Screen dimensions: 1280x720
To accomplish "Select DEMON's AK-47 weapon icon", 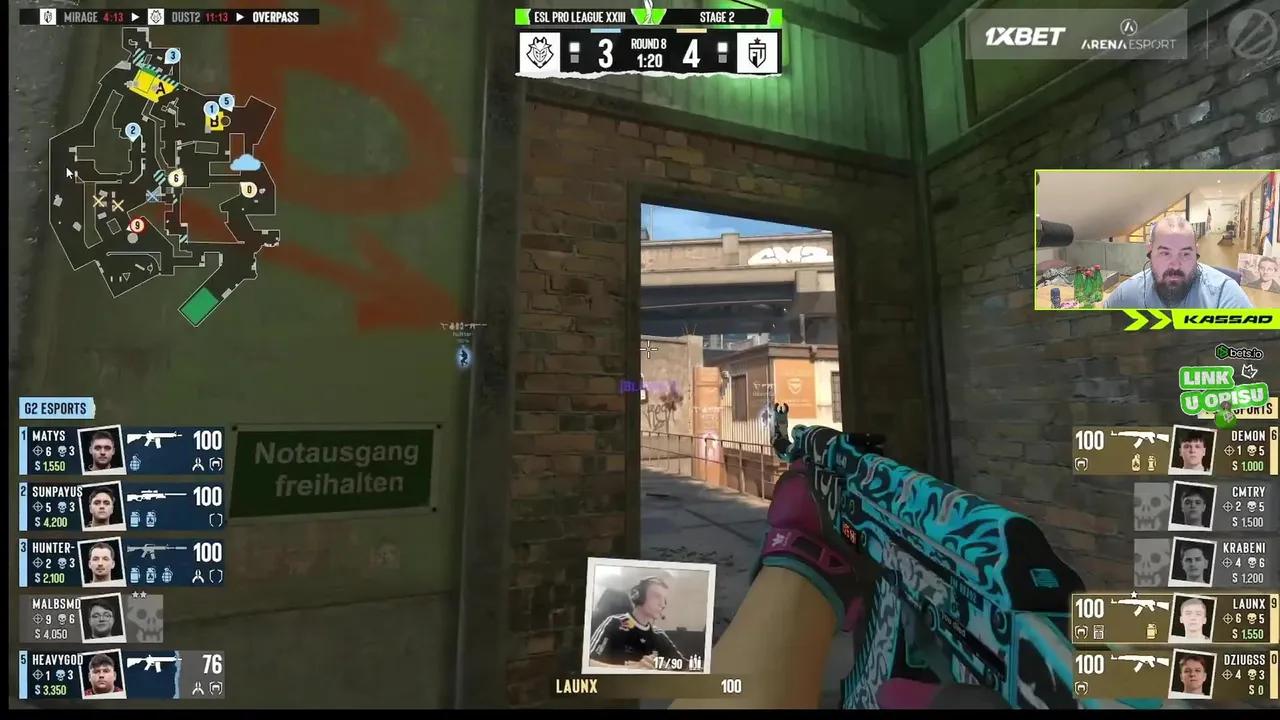I will [x=1139, y=438].
